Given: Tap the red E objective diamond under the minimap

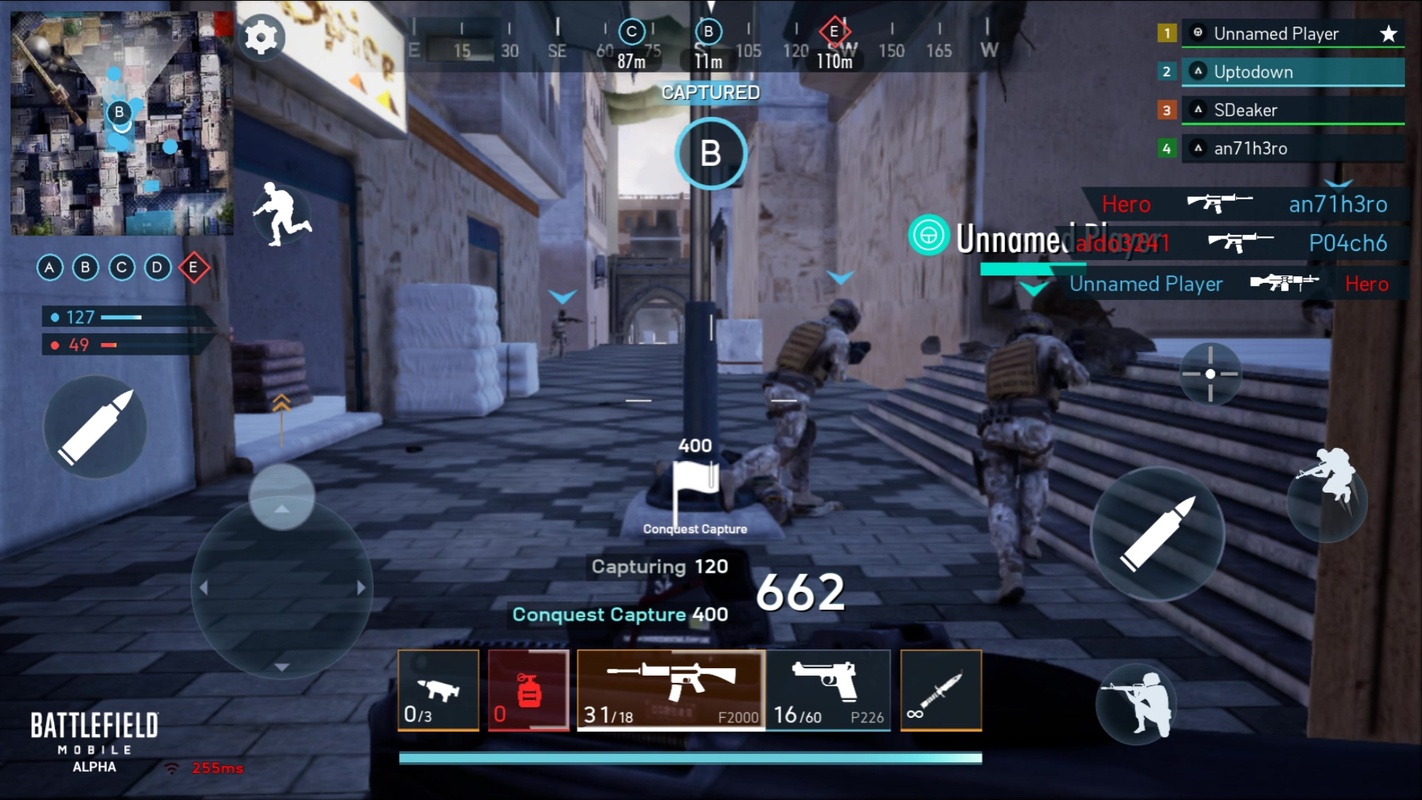Looking at the screenshot, I should pyautogui.click(x=194, y=268).
